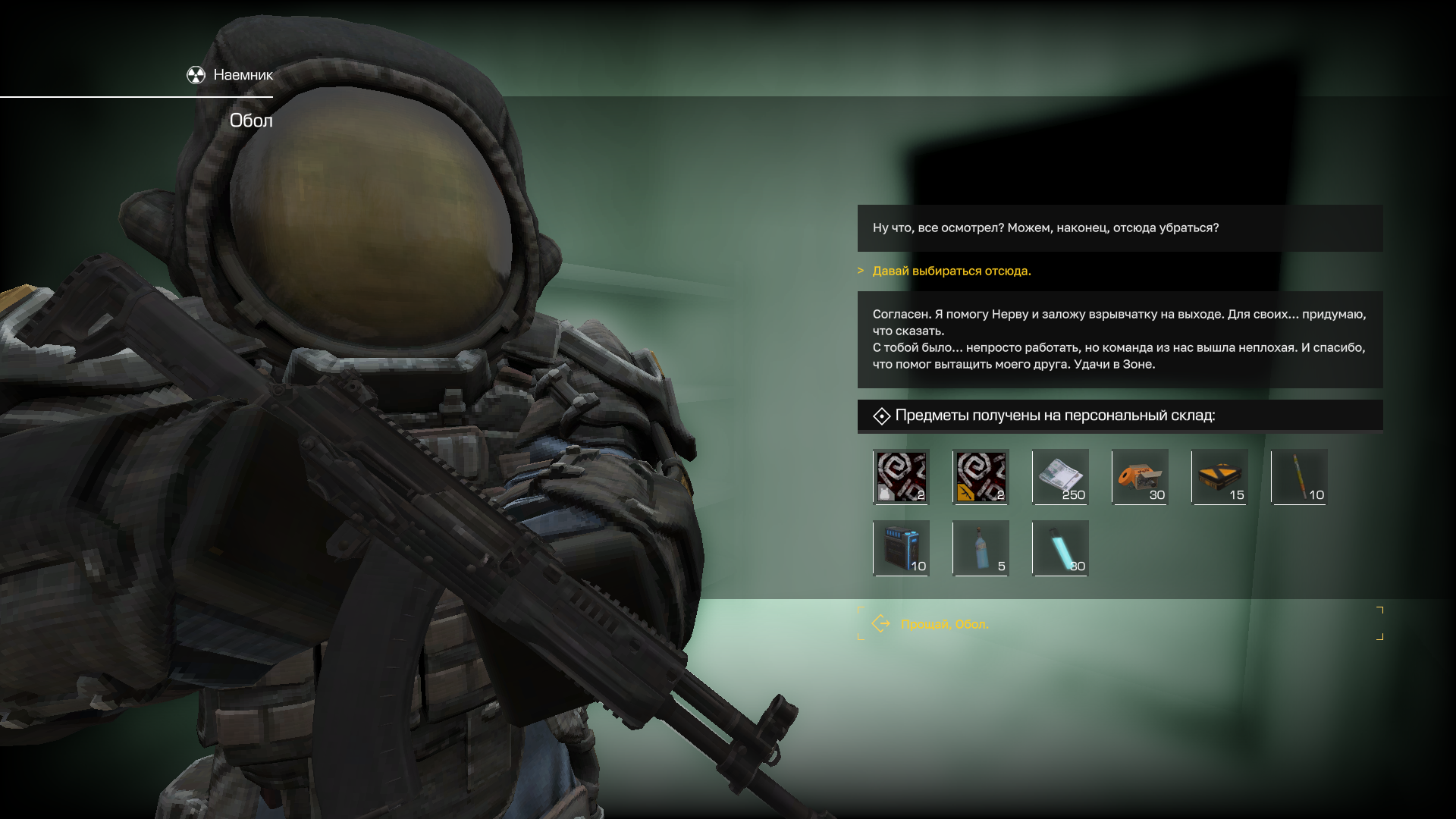Select the orange-black case with 15 count
The height and width of the screenshot is (819, 1456).
(x=1219, y=477)
